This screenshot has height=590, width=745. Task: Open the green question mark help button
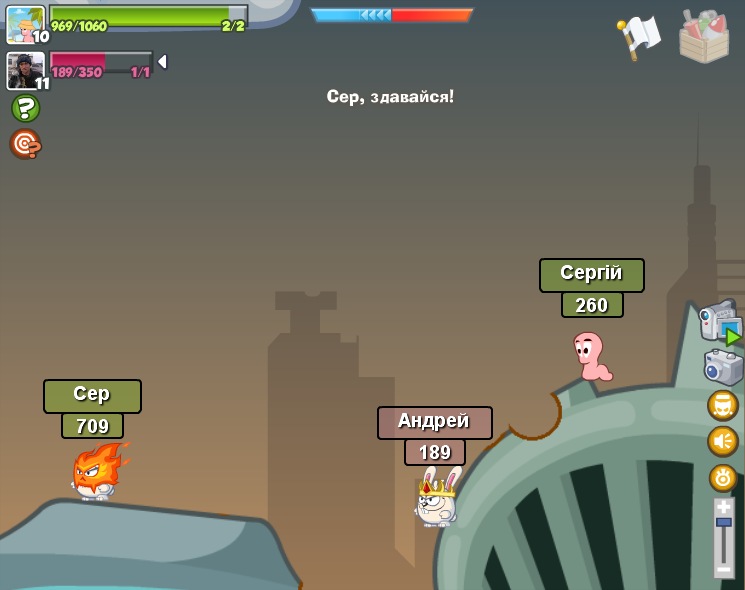pos(25,108)
